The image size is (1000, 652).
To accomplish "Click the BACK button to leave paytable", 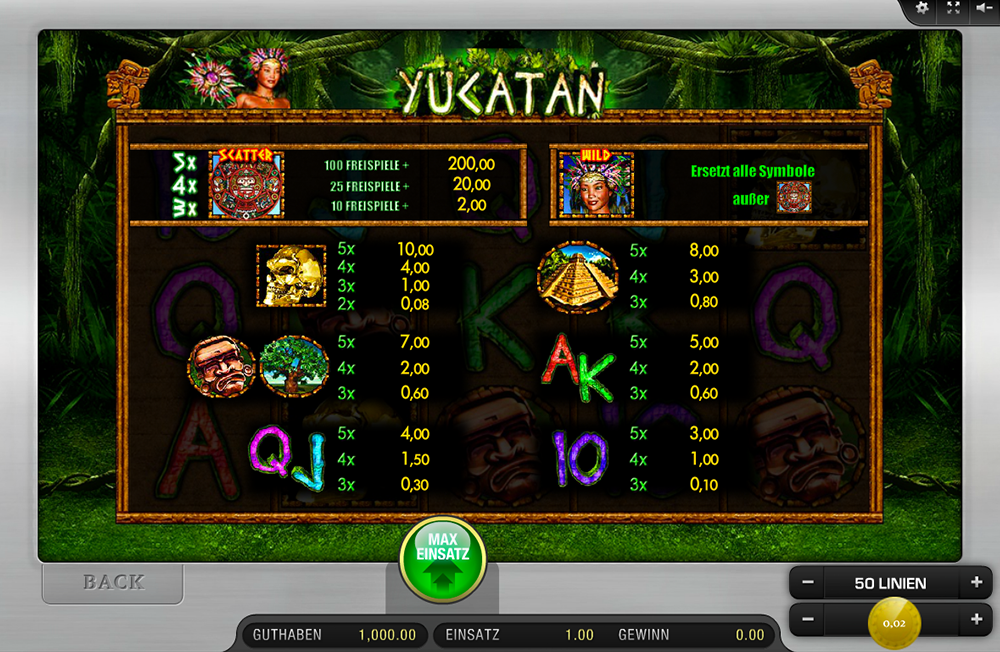I will click(113, 582).
